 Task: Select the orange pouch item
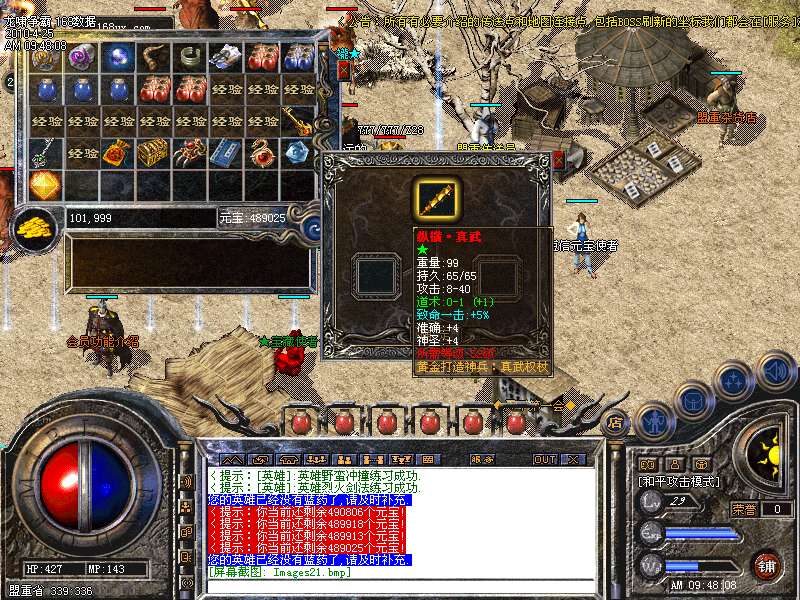click(x=118, y=152)
